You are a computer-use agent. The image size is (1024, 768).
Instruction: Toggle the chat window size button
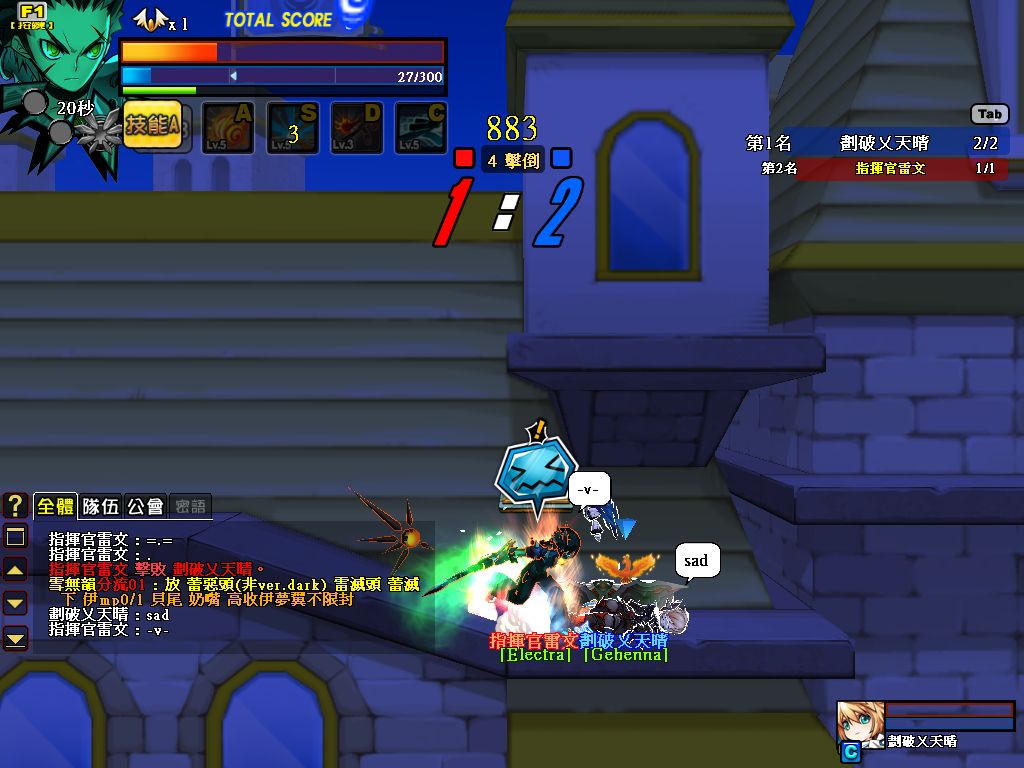[x=15, y=538]
